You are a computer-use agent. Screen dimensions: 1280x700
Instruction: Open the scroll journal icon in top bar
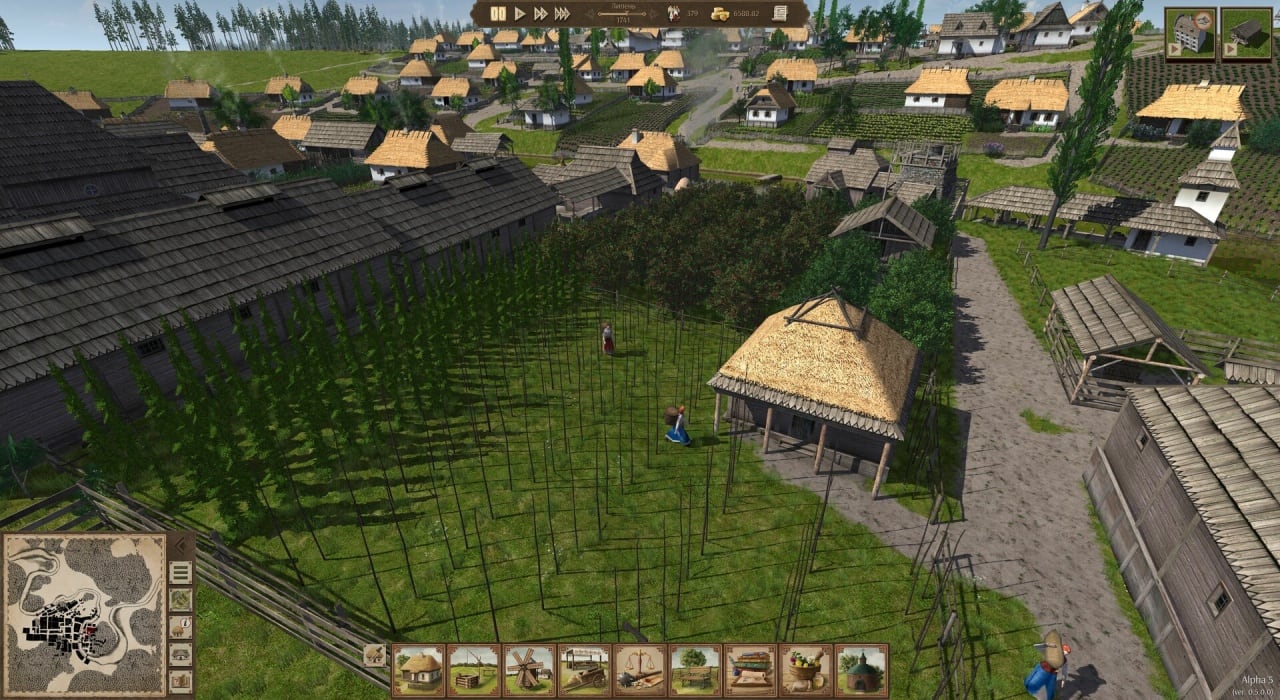click(780, 13)
